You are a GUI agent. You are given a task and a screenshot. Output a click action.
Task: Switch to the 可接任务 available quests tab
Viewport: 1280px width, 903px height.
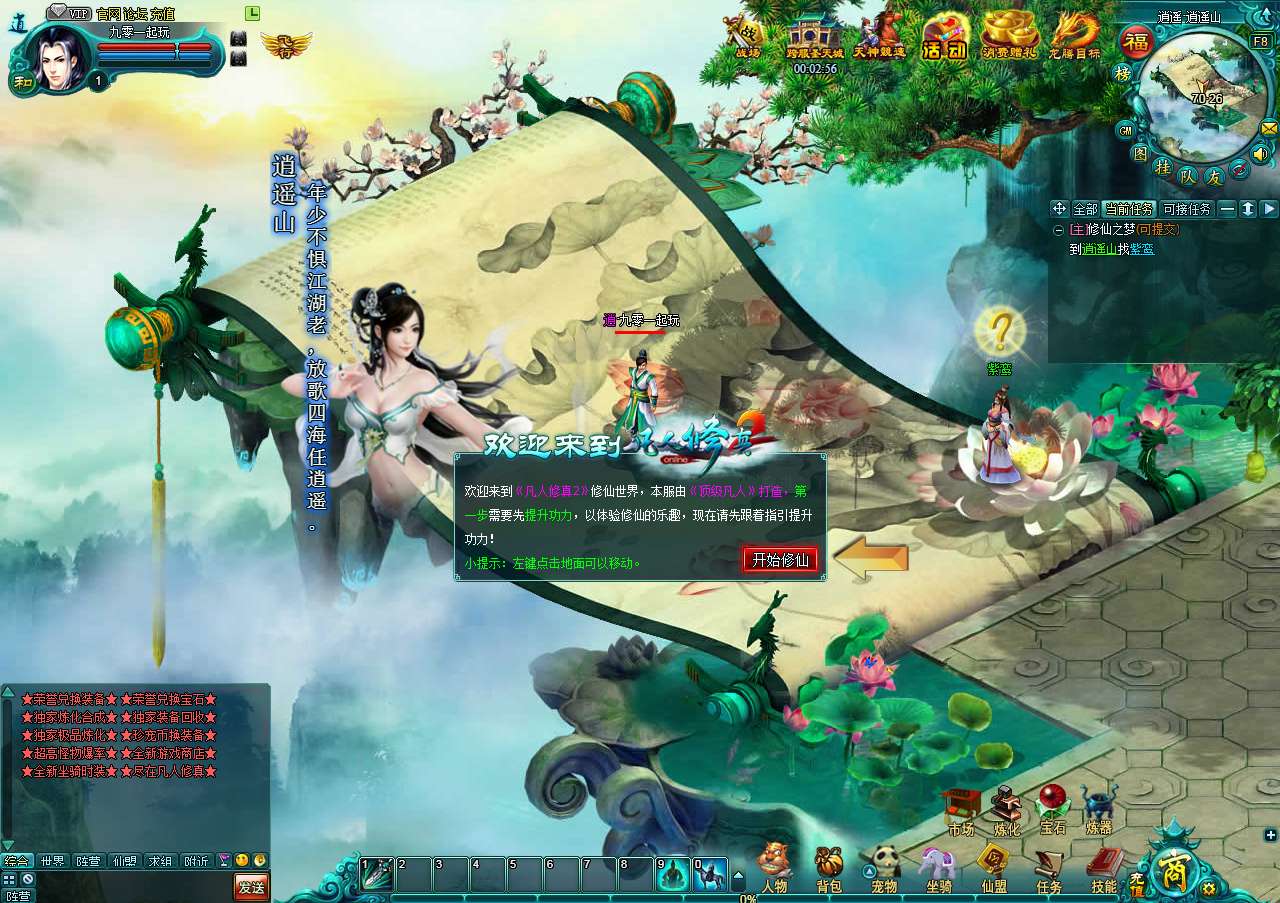pos(1187,209)
